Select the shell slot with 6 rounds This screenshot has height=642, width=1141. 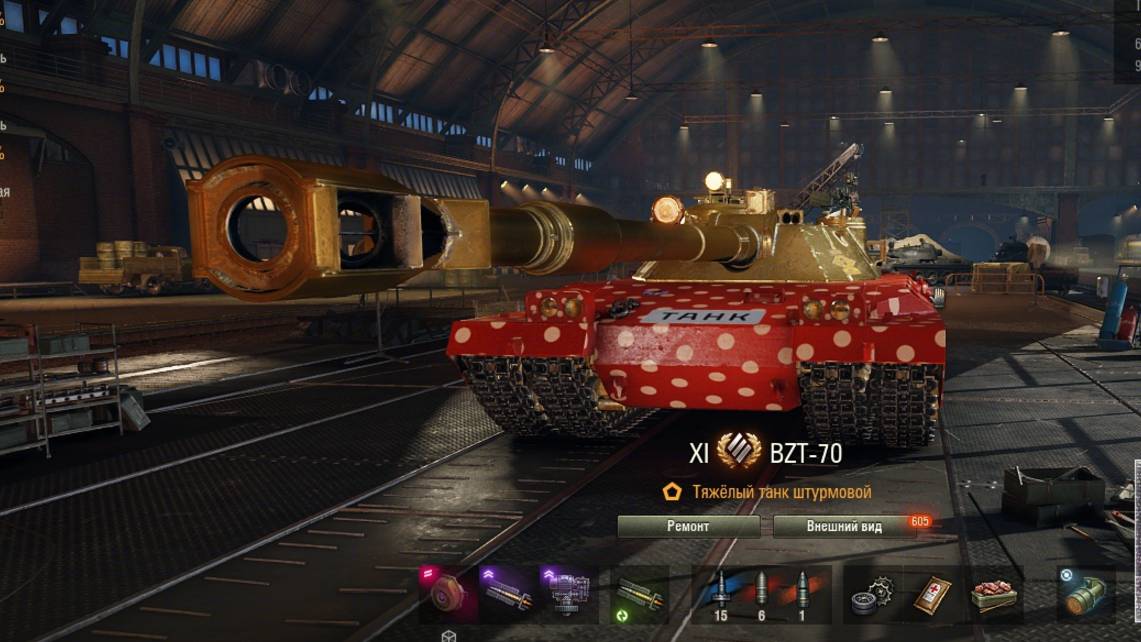(x=761, y=595)
